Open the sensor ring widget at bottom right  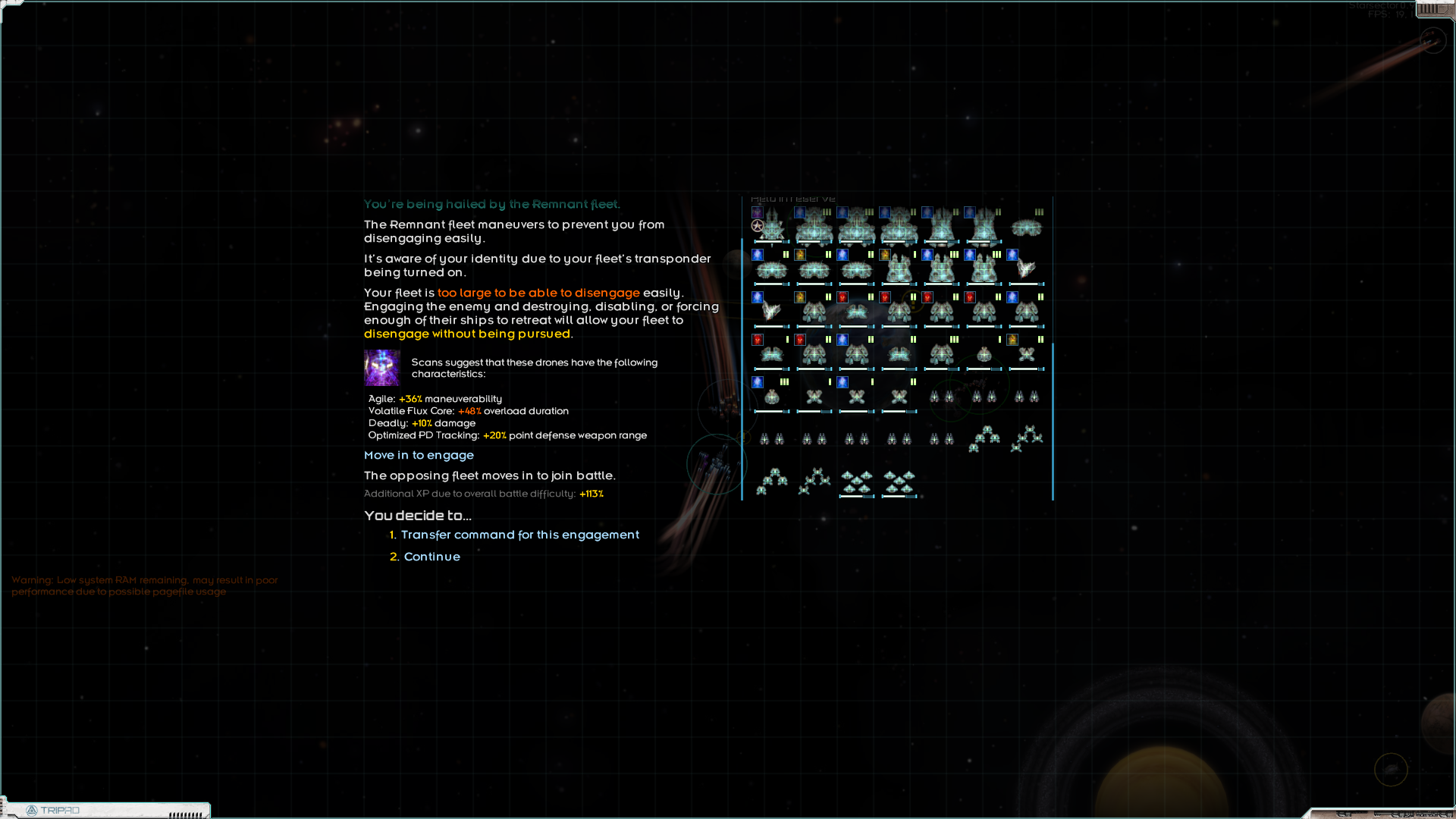1392,770
